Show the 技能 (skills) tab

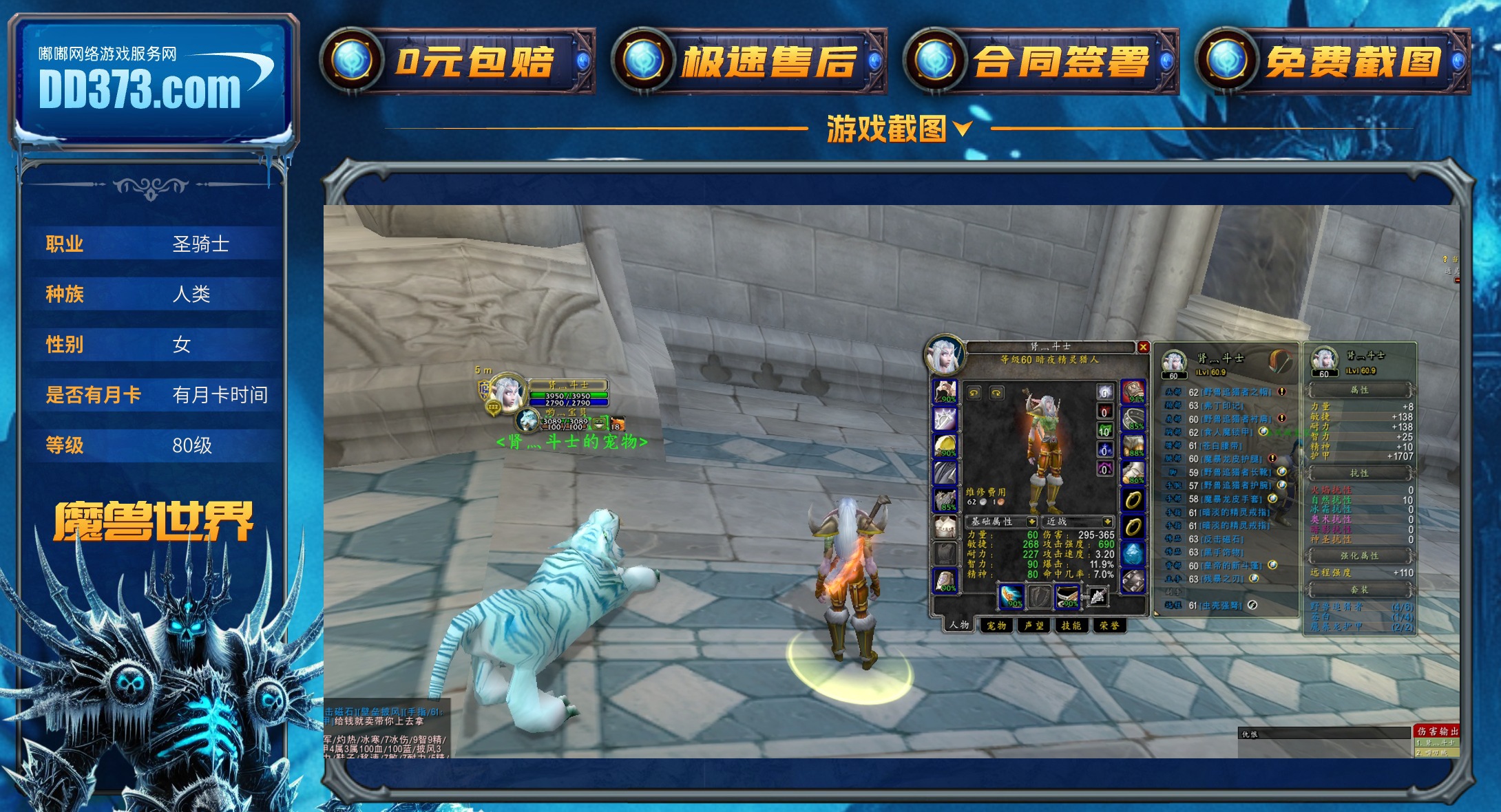[x=1071, y=626]
